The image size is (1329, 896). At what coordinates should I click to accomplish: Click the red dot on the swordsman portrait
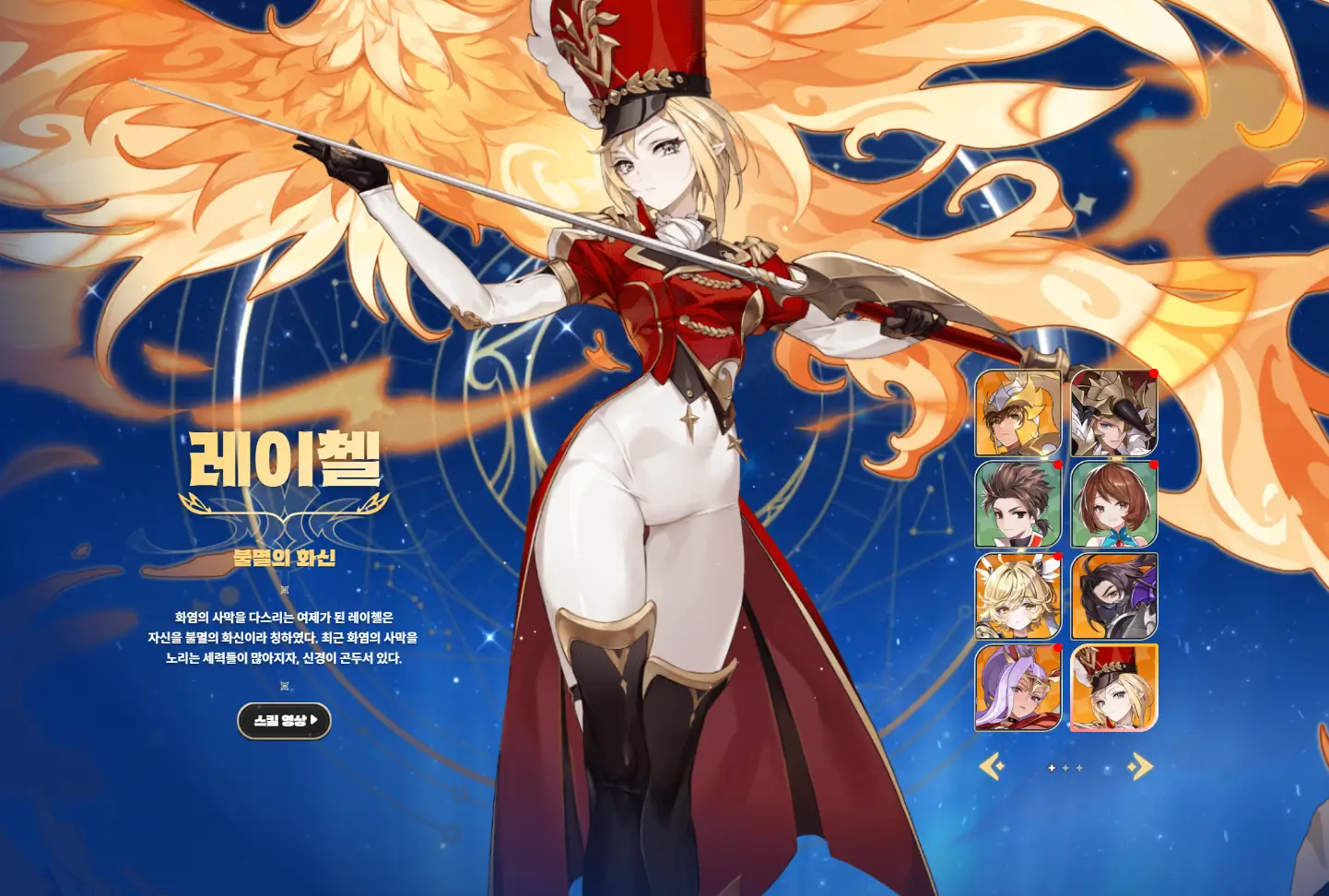pos(1058,466)
